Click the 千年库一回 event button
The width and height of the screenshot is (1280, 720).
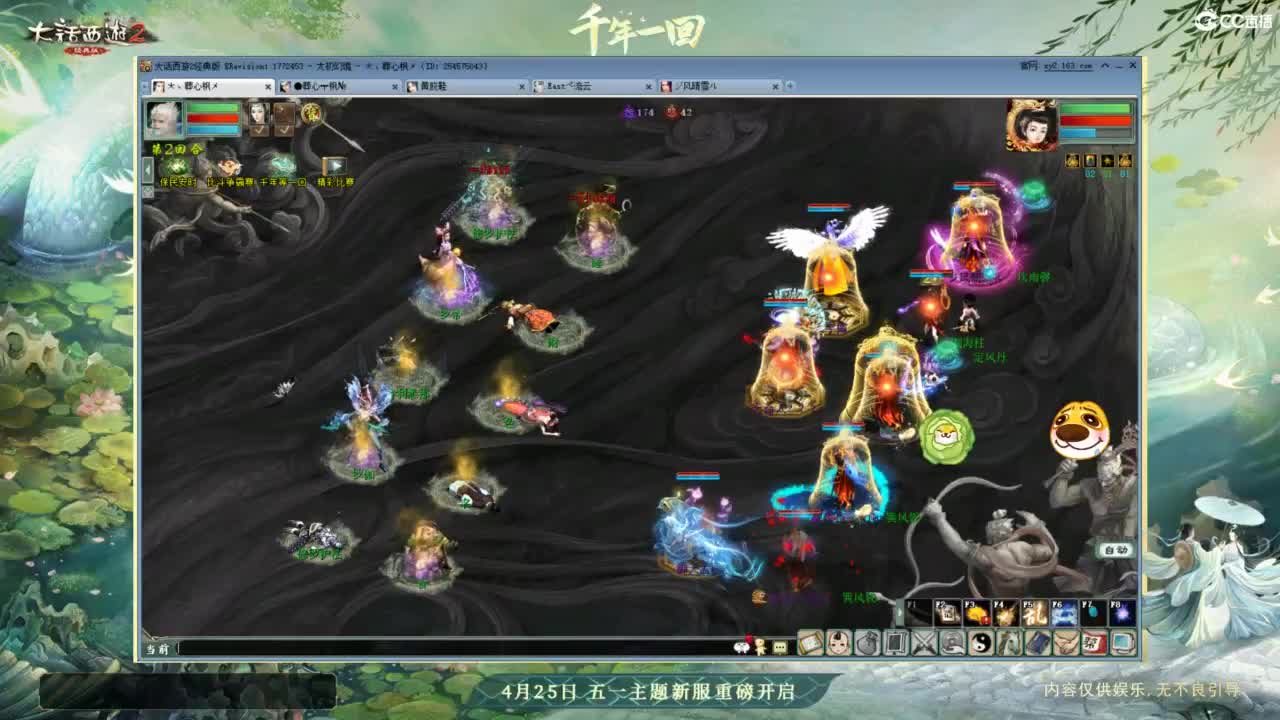pos(285,182)
